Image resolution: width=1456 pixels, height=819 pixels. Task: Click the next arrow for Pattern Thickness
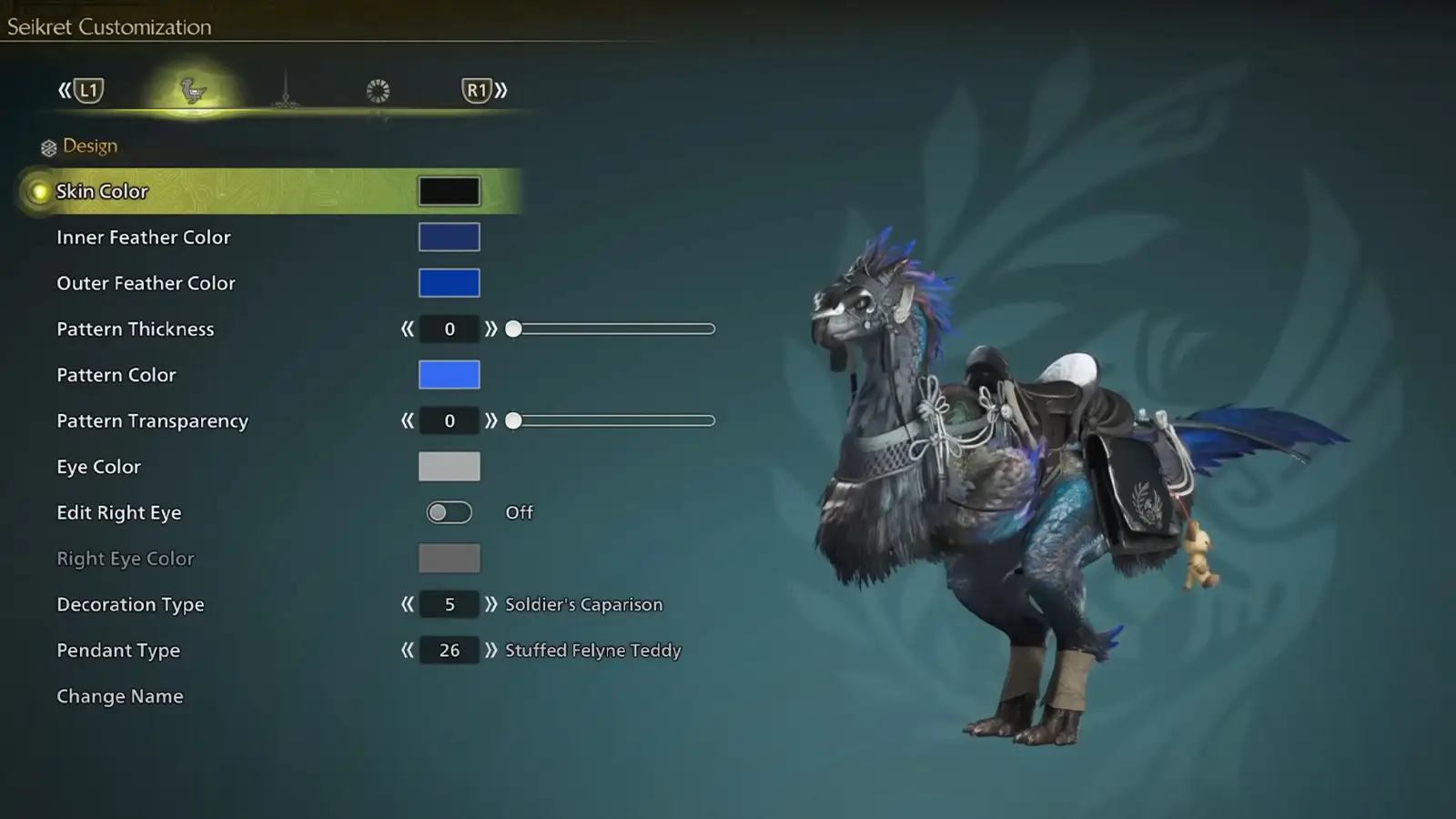(x=492, y=329)
